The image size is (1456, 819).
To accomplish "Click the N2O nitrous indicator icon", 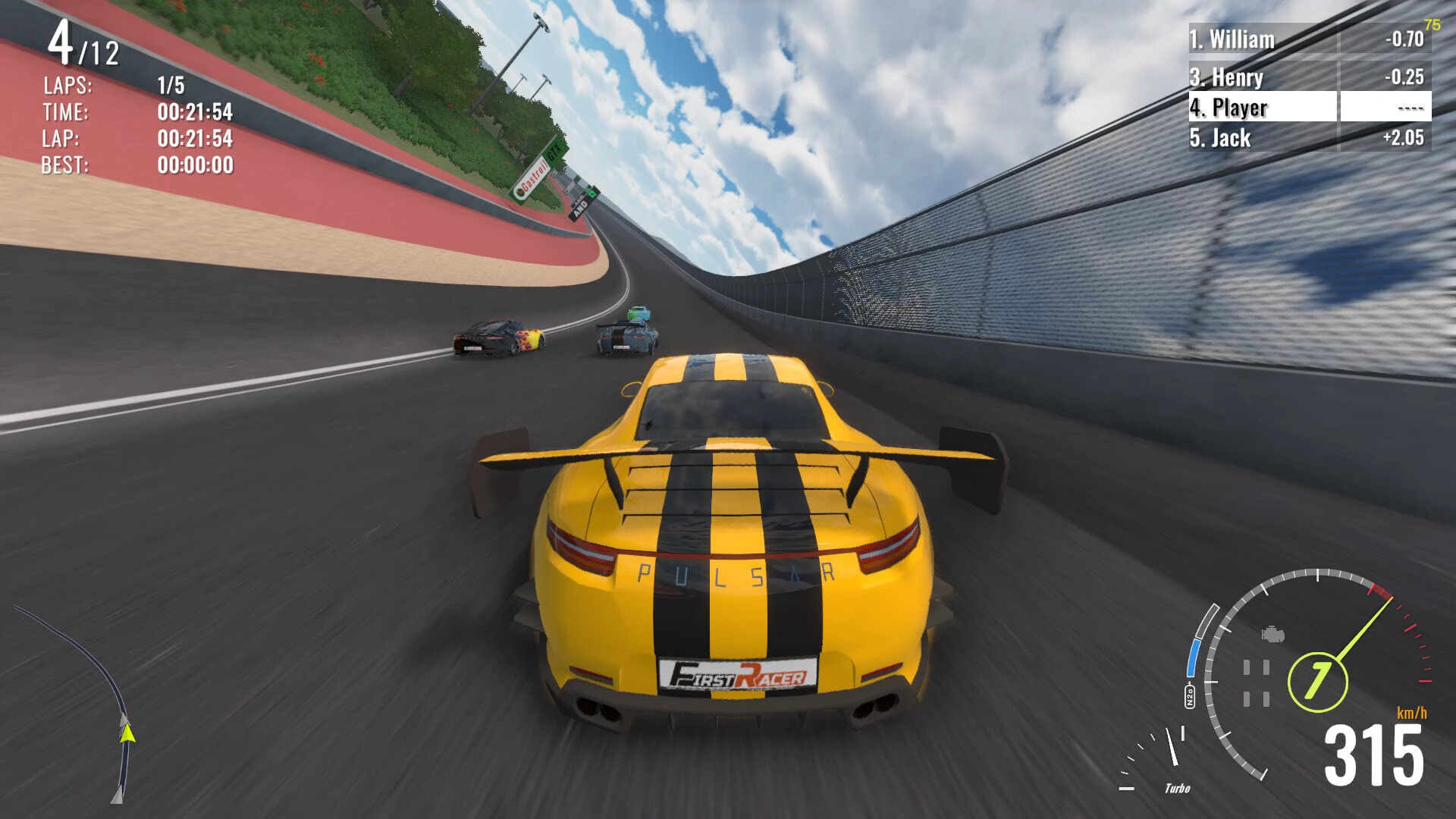I will [1190, 695].
